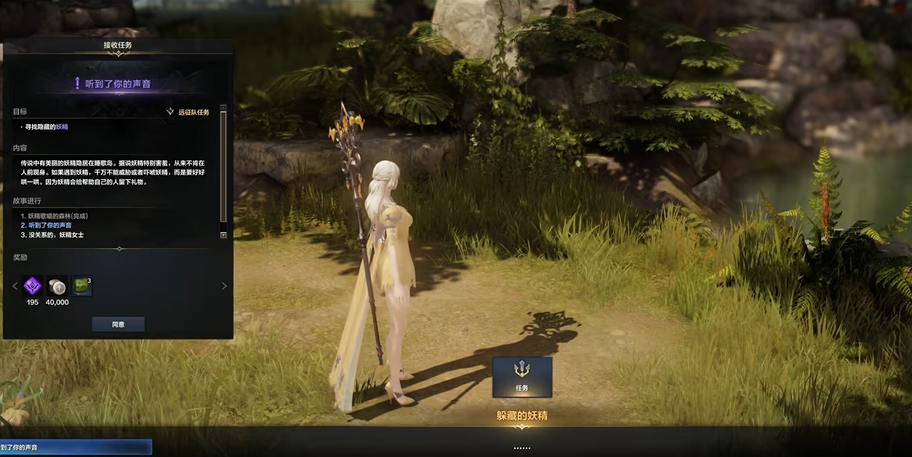Select the silver coin reward icon
Viewport: 912px width, 457px height.
pos(58,286)
